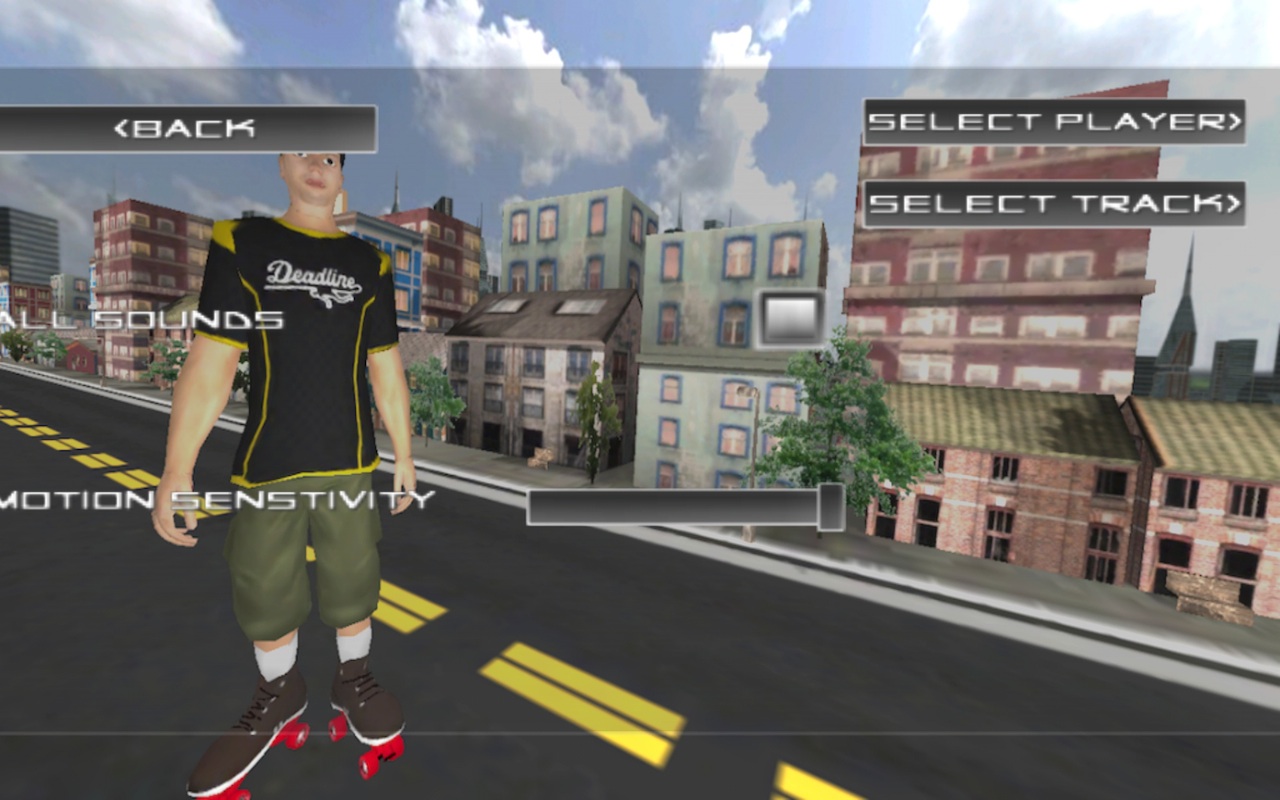This screenshot has height=800, width=1280.
Task: Open SELECT TRACK to browse levels
Action: point(1055,204)
